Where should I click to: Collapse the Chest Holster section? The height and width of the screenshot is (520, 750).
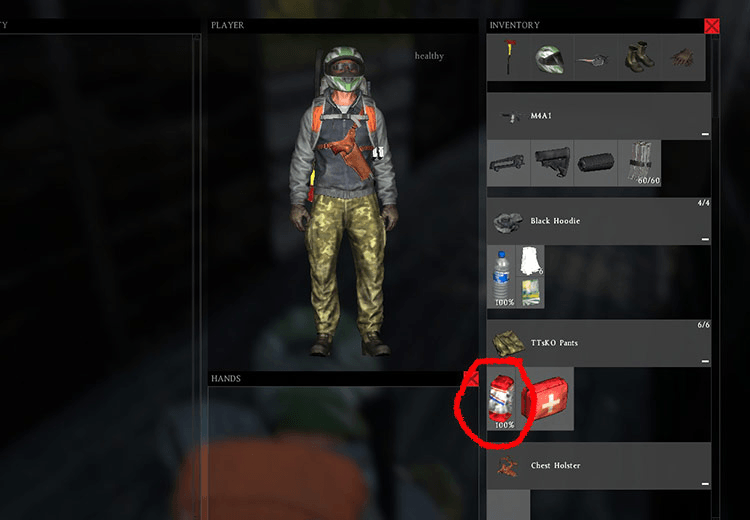tap(704, 484)
